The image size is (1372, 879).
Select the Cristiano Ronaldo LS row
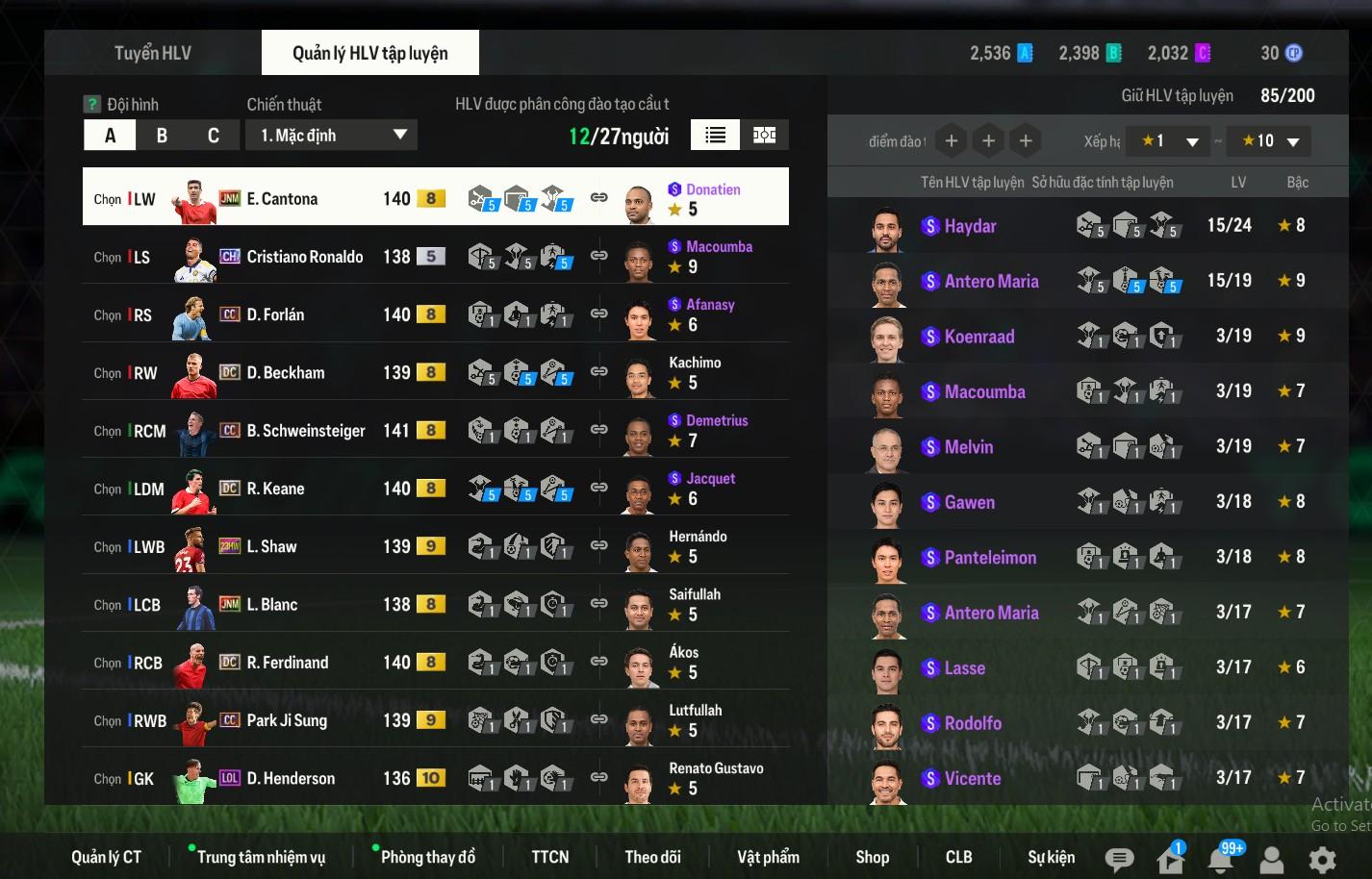pyautogui.click(x=435, y=257)
